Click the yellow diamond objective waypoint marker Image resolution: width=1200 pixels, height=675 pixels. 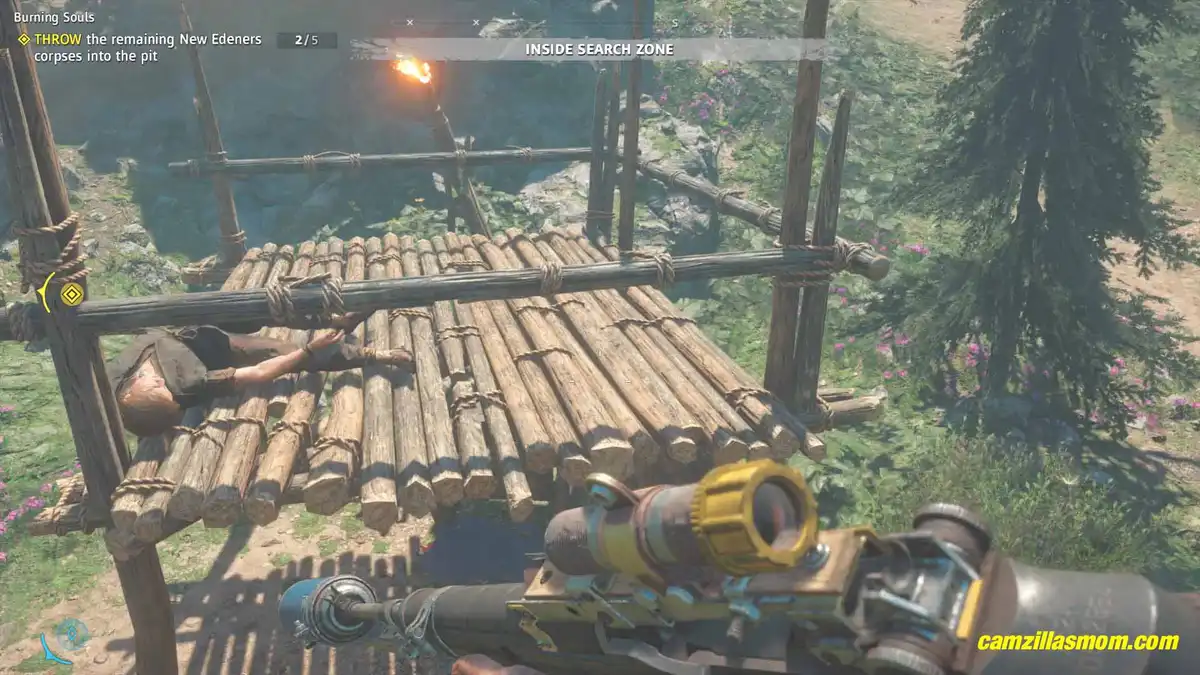pos(71,294)
